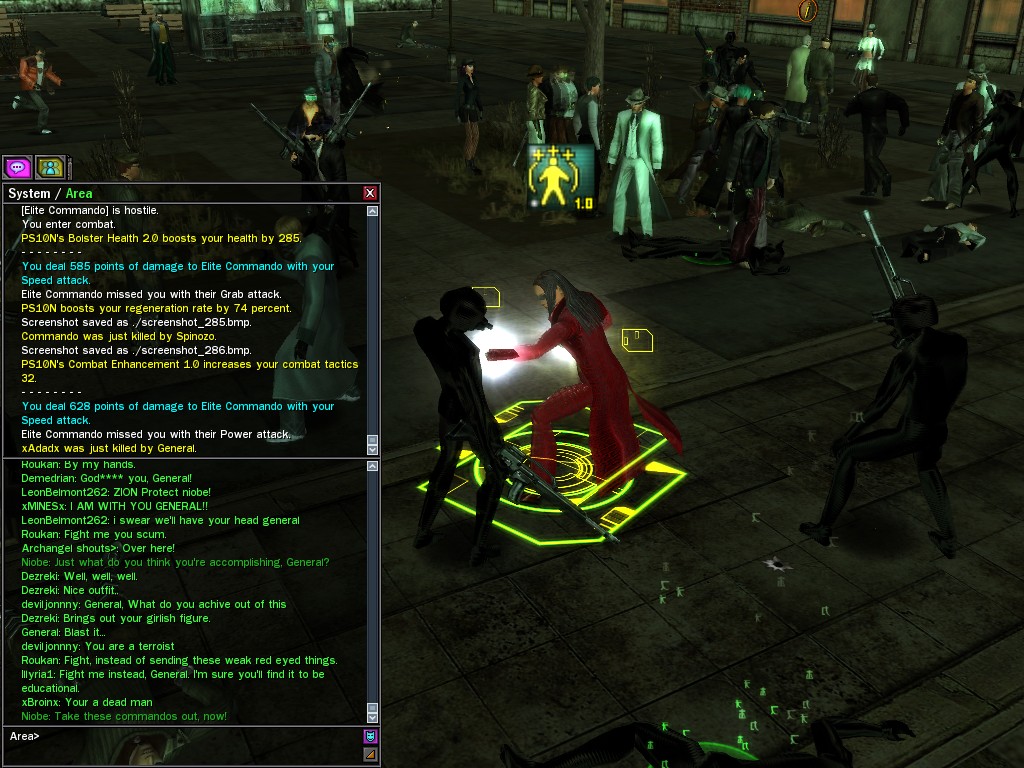Click the system log scroll-down arrow

coord(373,450)
